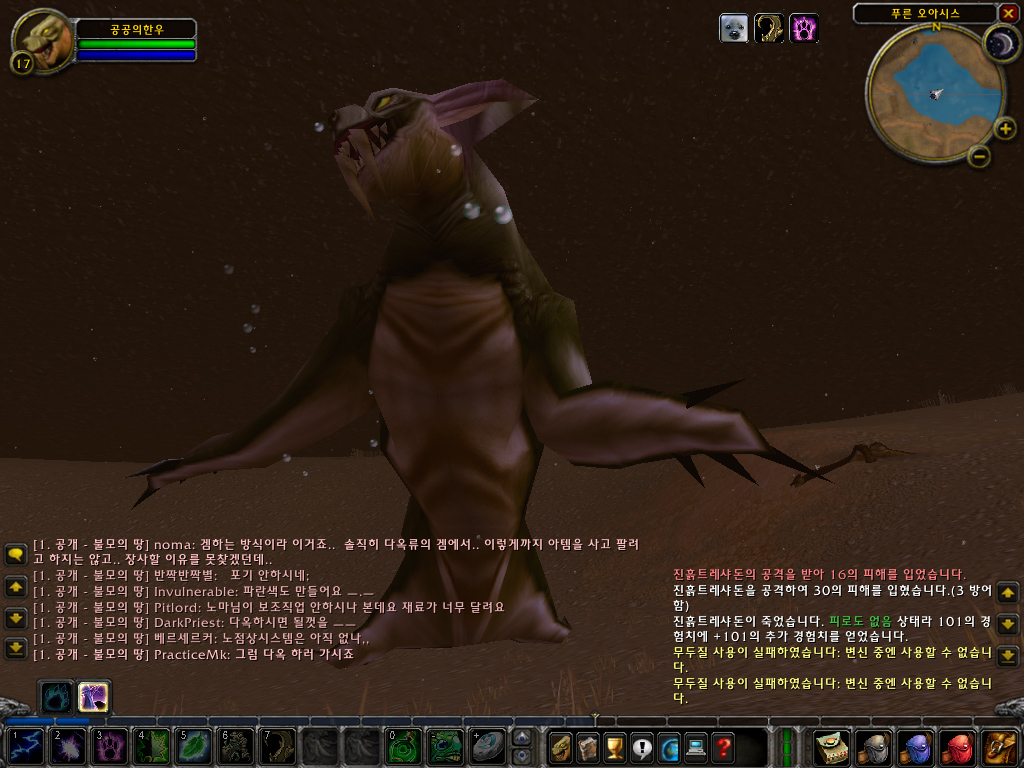Viewport: 1024px width, 768px height.
Task: Zoom in on the minimap
Action: 1005,127
